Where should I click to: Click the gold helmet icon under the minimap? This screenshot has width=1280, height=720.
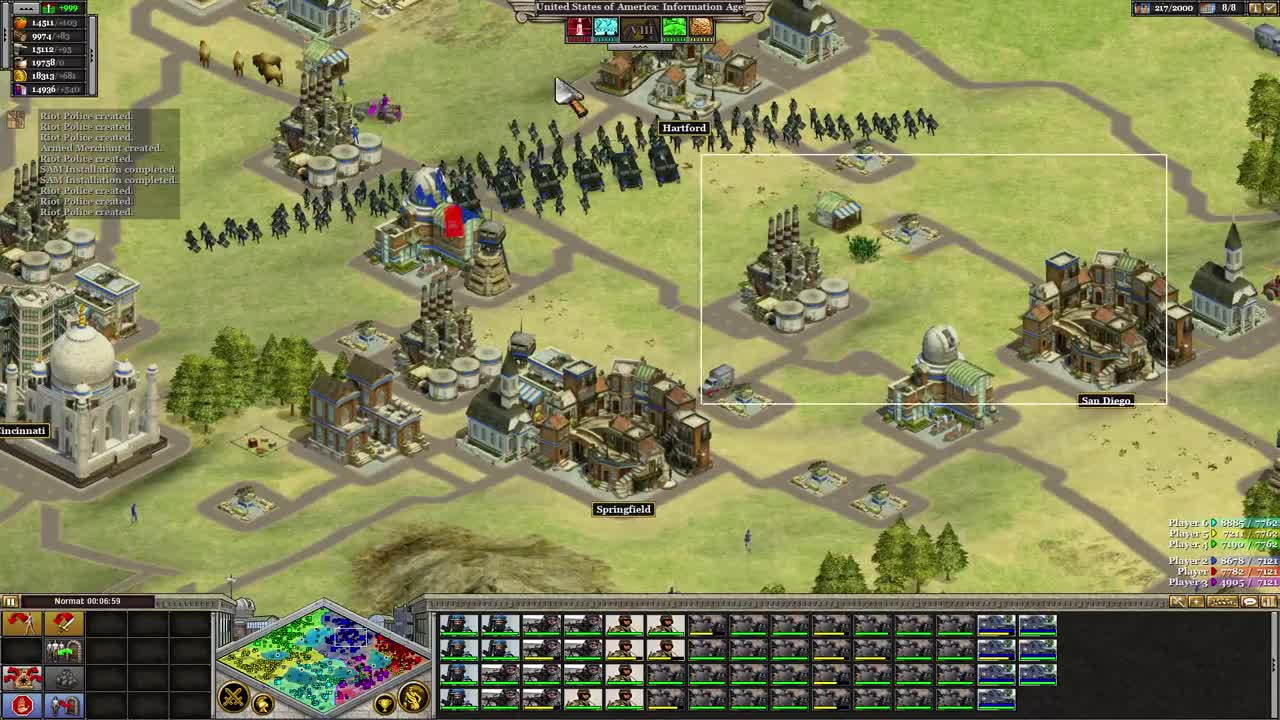pos(263,703)
